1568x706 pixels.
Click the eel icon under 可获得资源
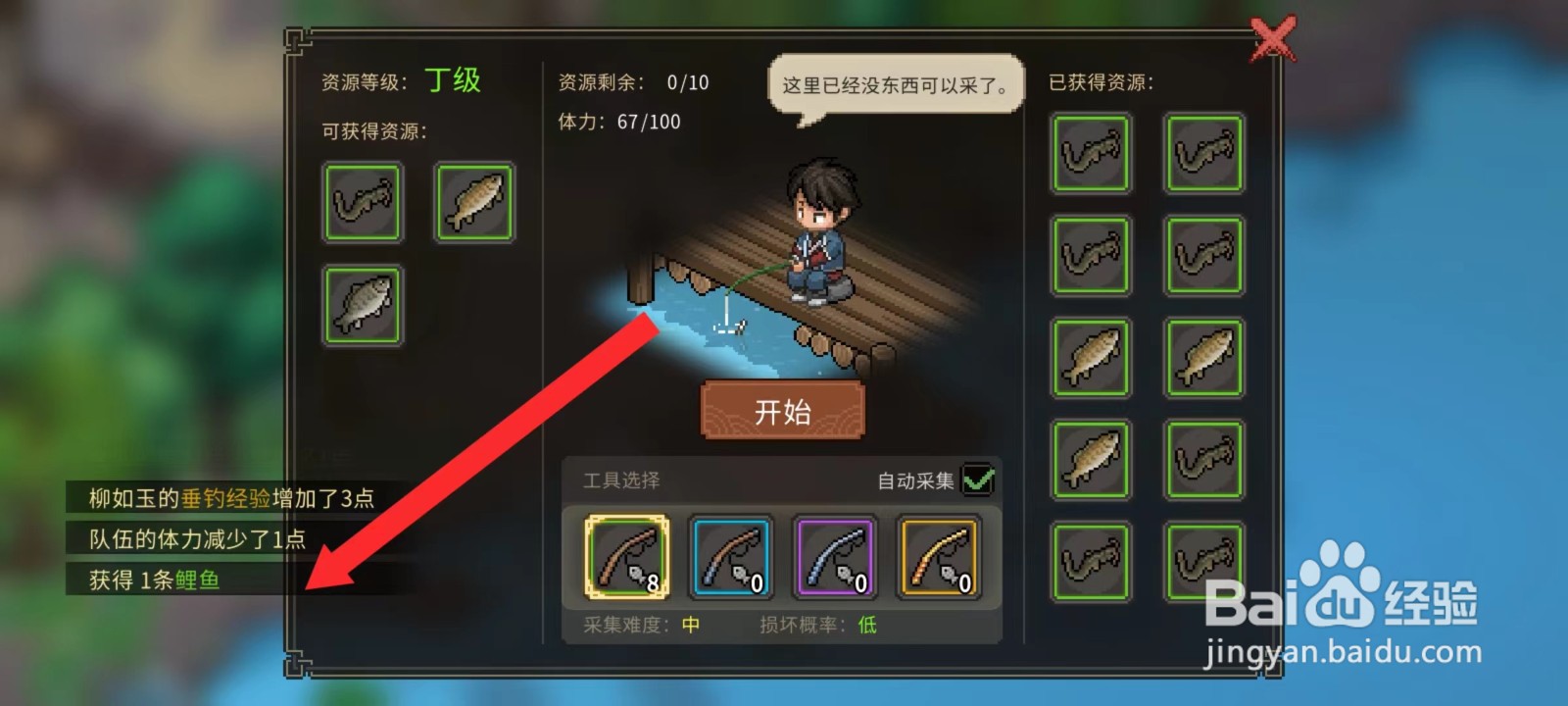coord(363,203)
